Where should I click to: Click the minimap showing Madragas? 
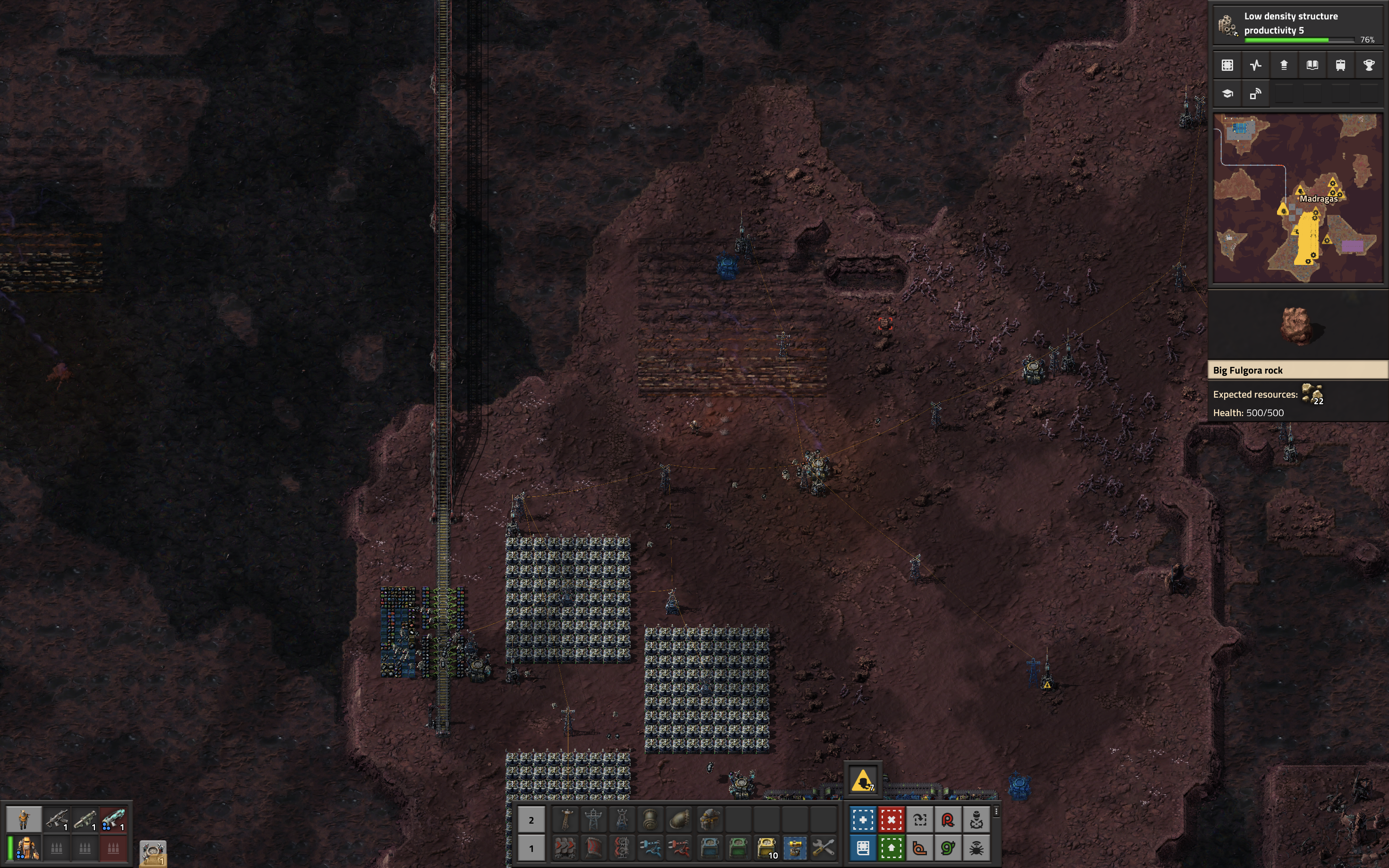click(1298, 198)
